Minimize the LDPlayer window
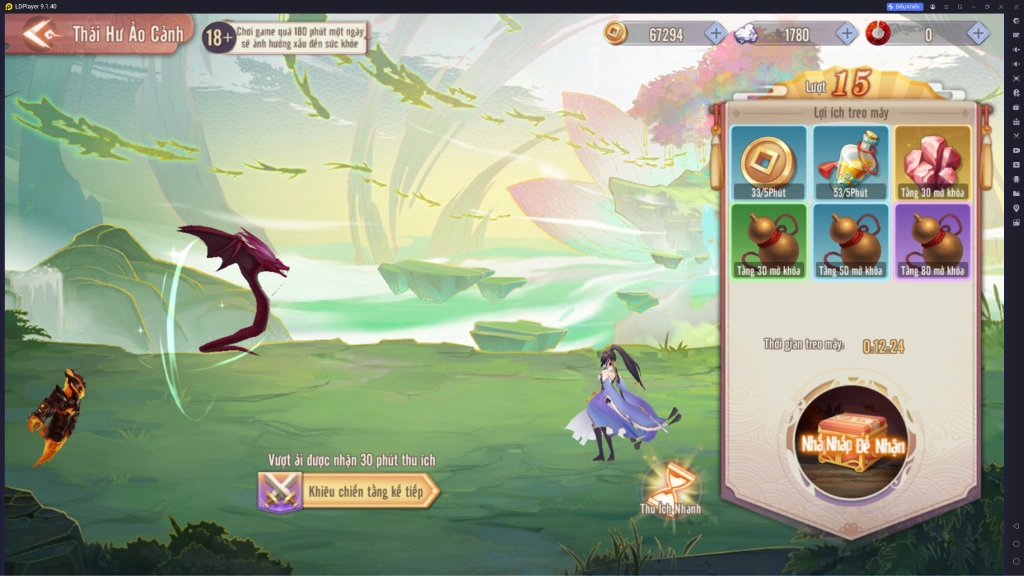The height and width of the screenshot is (576, 1024). (972, 6)
